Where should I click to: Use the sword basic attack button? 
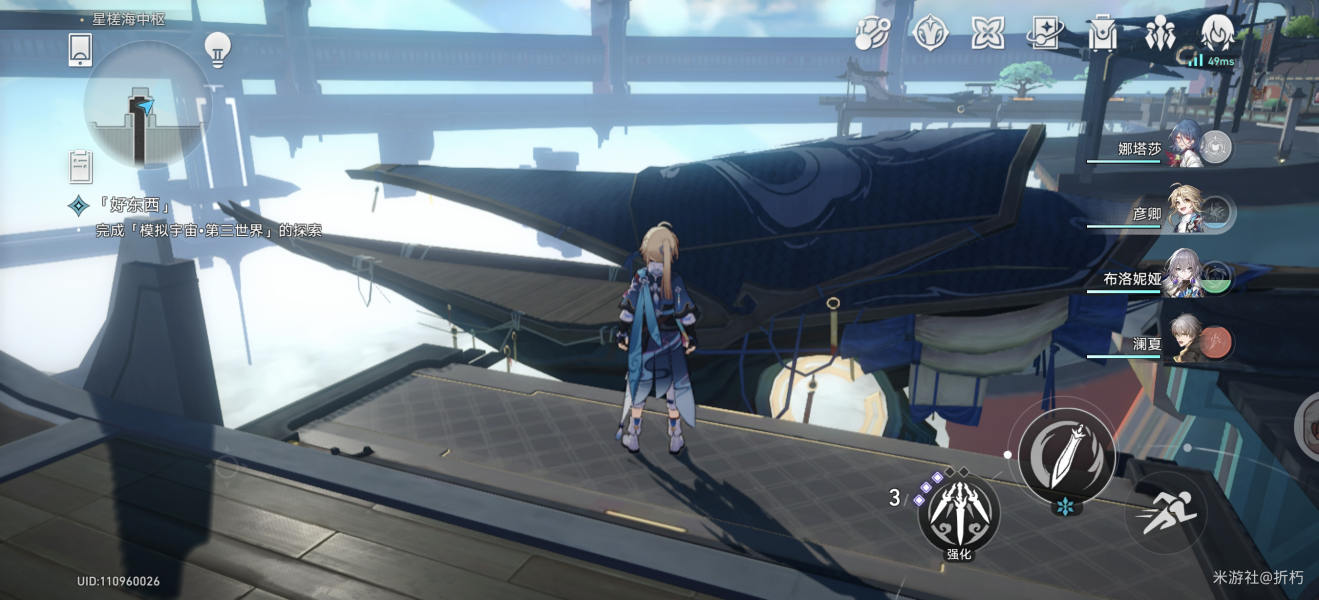point(1068,455)
